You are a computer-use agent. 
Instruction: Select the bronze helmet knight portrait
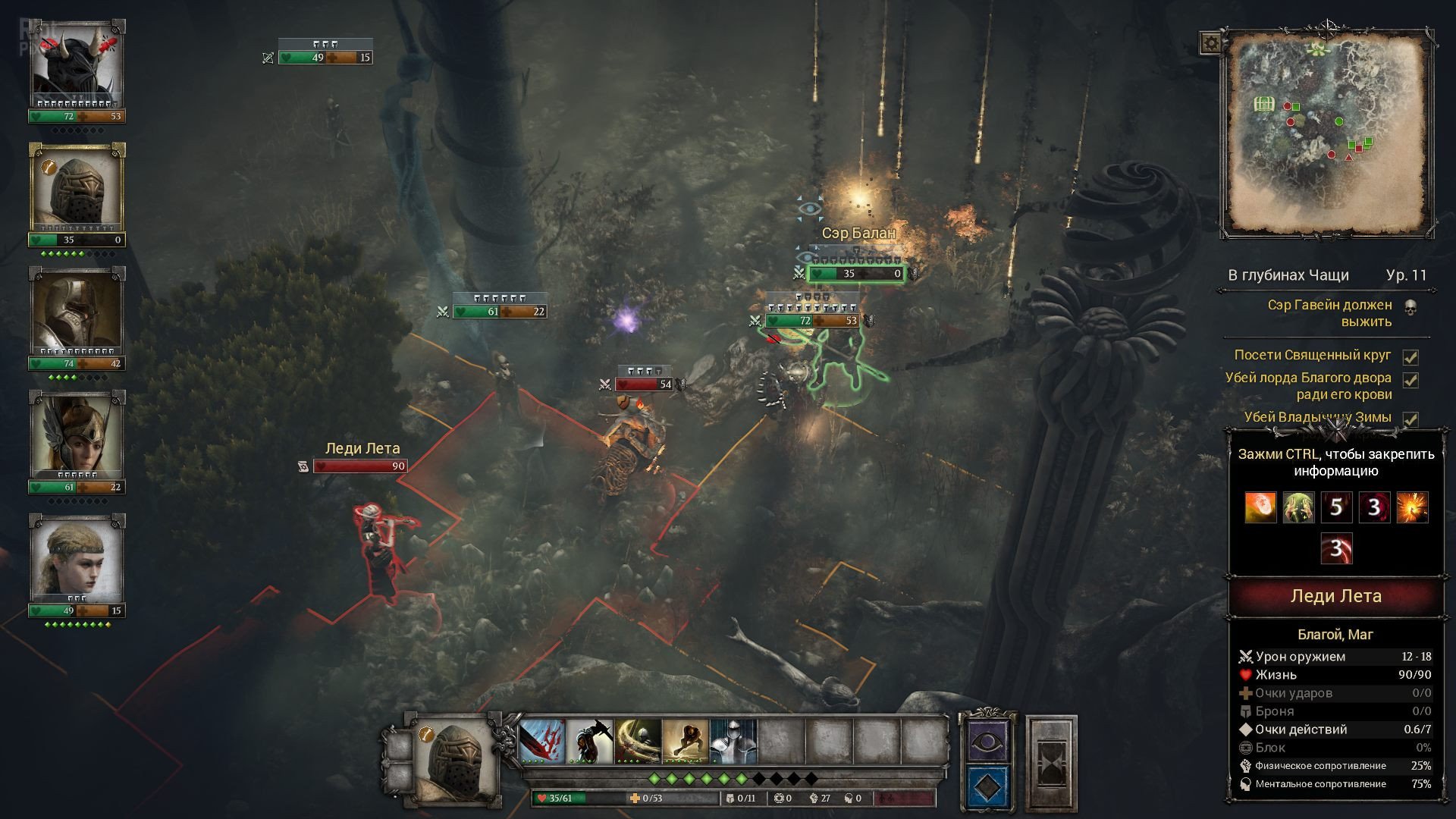77,313
